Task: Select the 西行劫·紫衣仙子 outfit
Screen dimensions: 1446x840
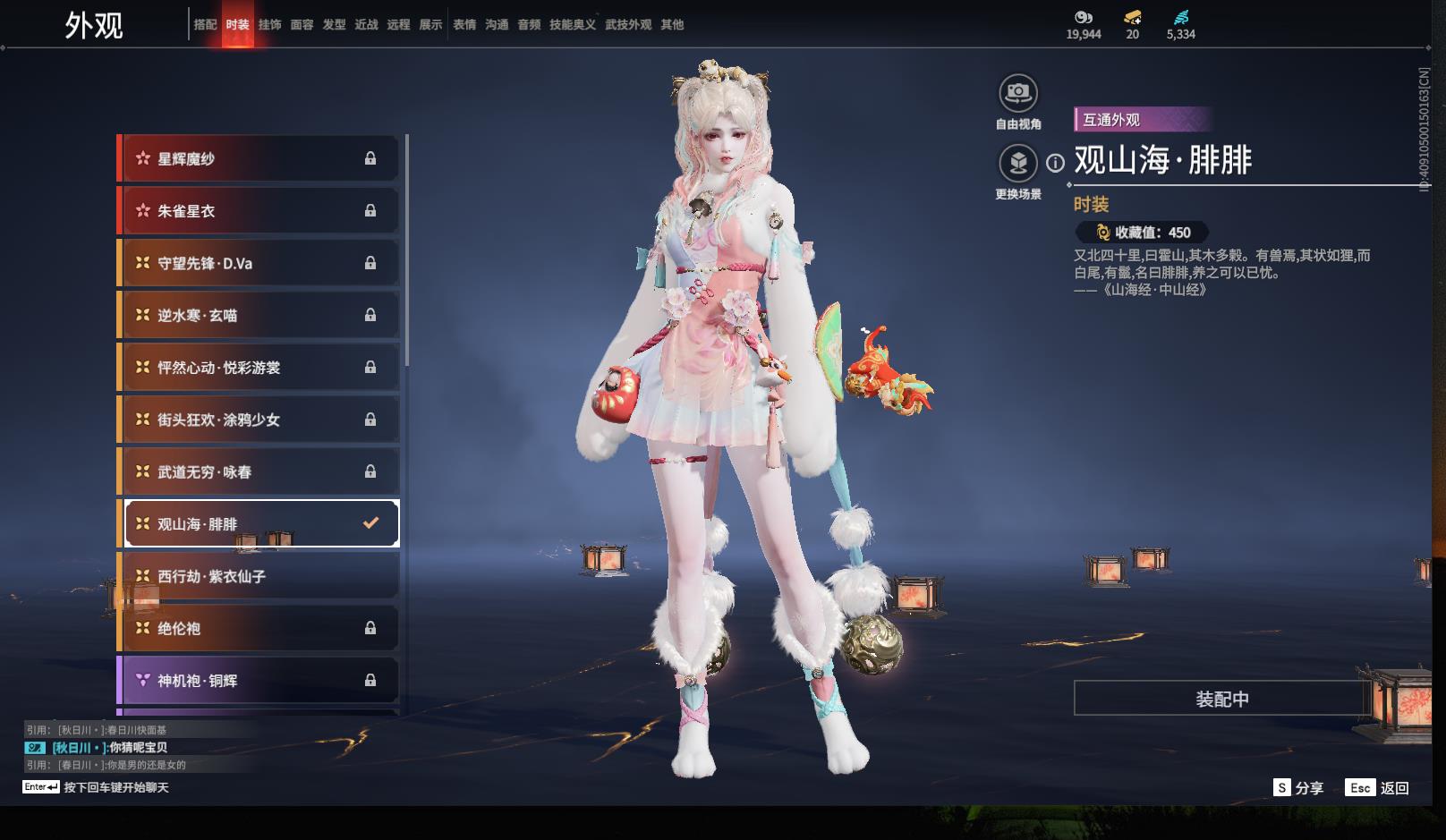Action: (x=259, y=576)
